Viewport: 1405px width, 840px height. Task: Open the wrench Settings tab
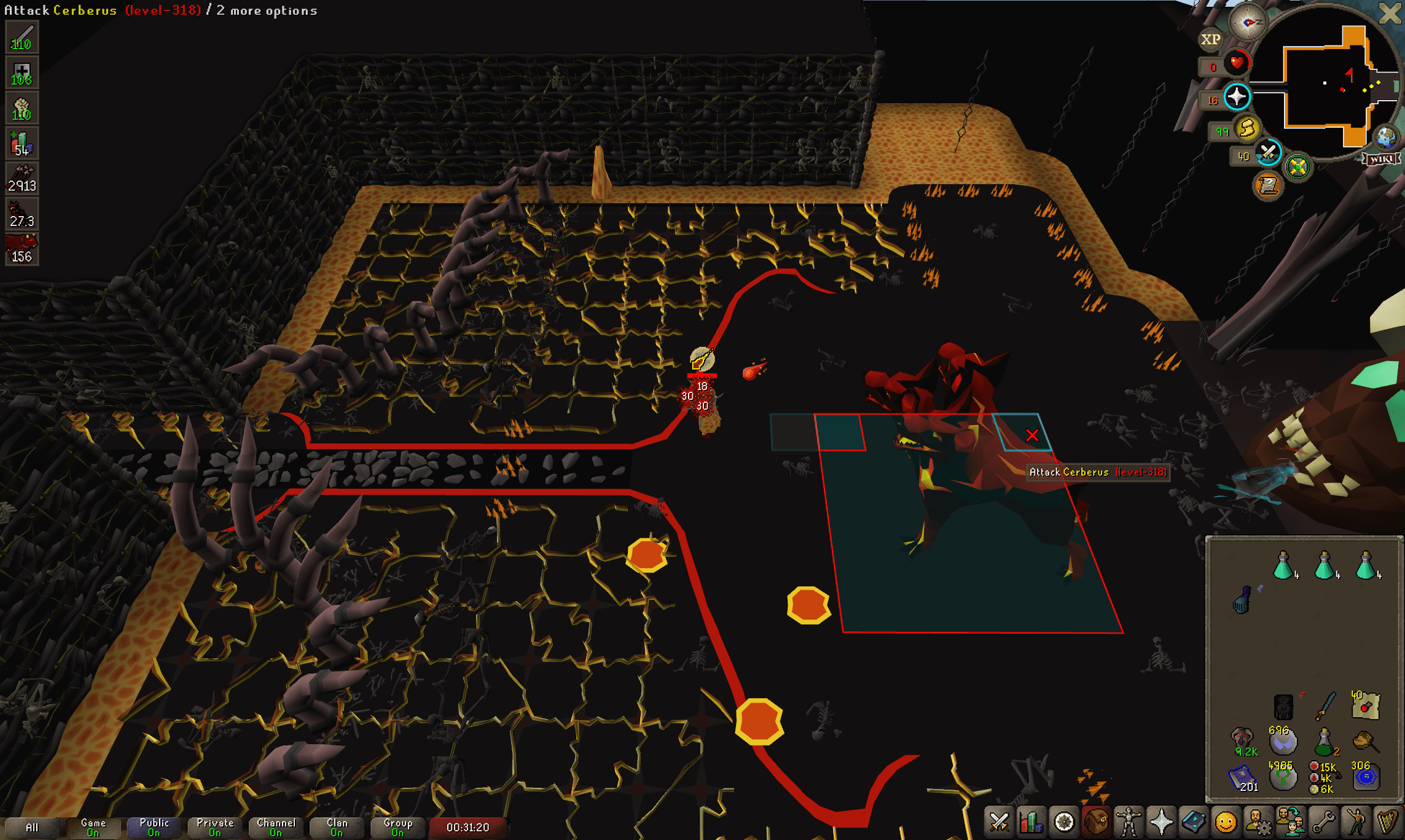1323,822
